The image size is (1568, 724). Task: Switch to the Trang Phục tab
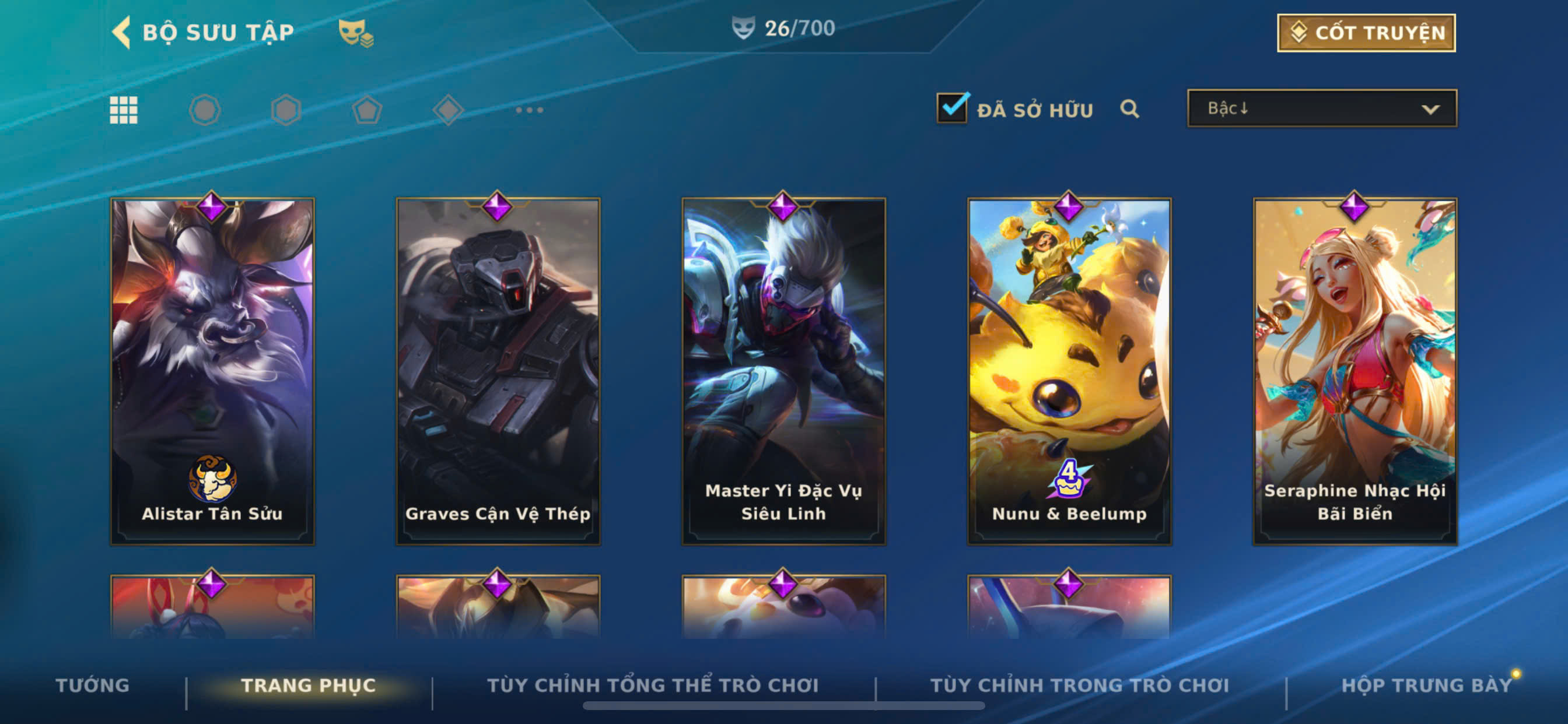(x=309, y=685)
